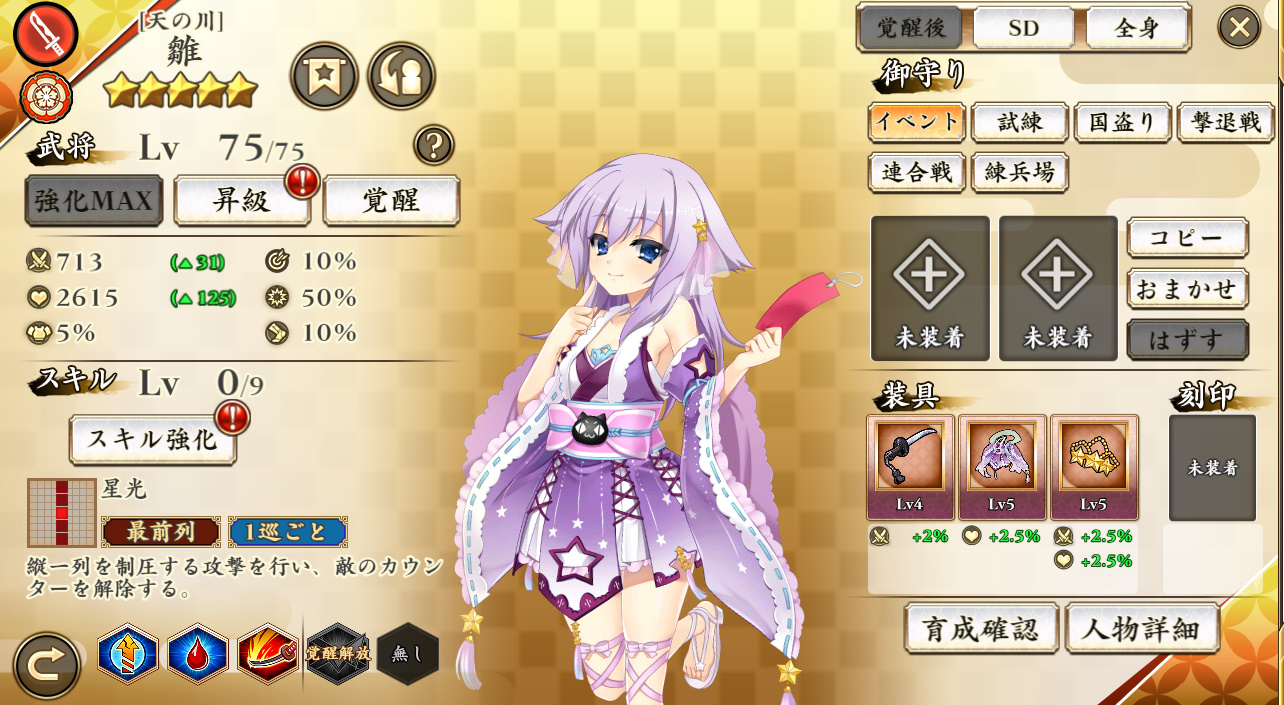This screenshot has width=1284, height=705.
Task: View 人物詳細 character details
Action: [1142, 628]
